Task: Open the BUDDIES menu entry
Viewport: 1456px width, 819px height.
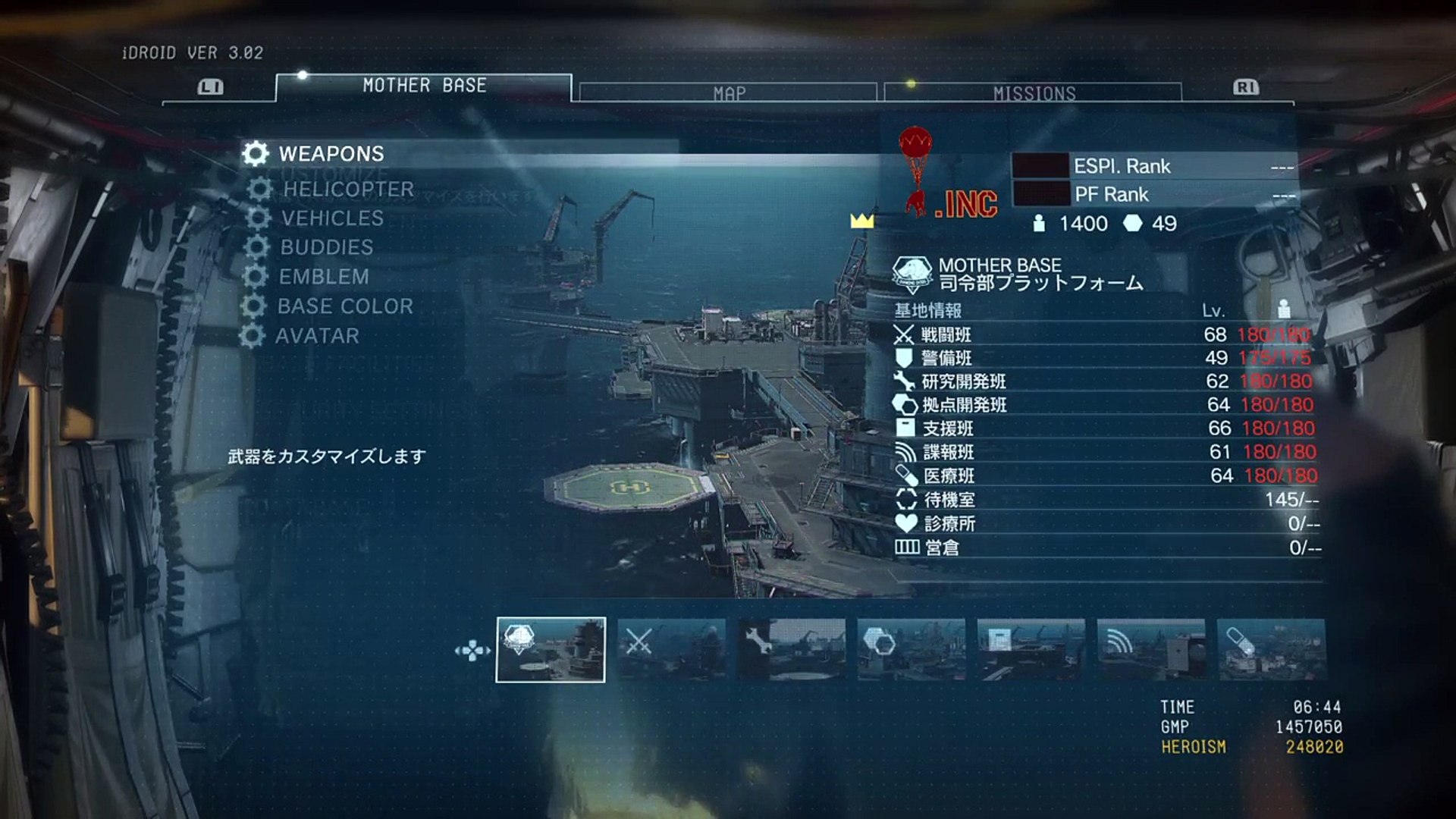Action: [326, 247]
